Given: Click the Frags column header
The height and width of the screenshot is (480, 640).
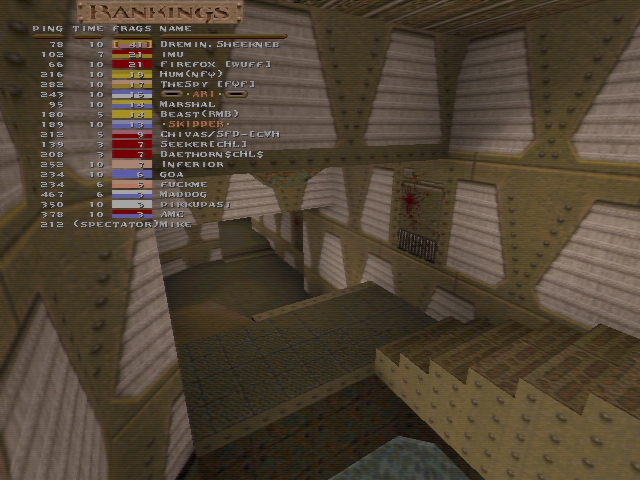Looking at the screenshot, I should click(132, 29).
